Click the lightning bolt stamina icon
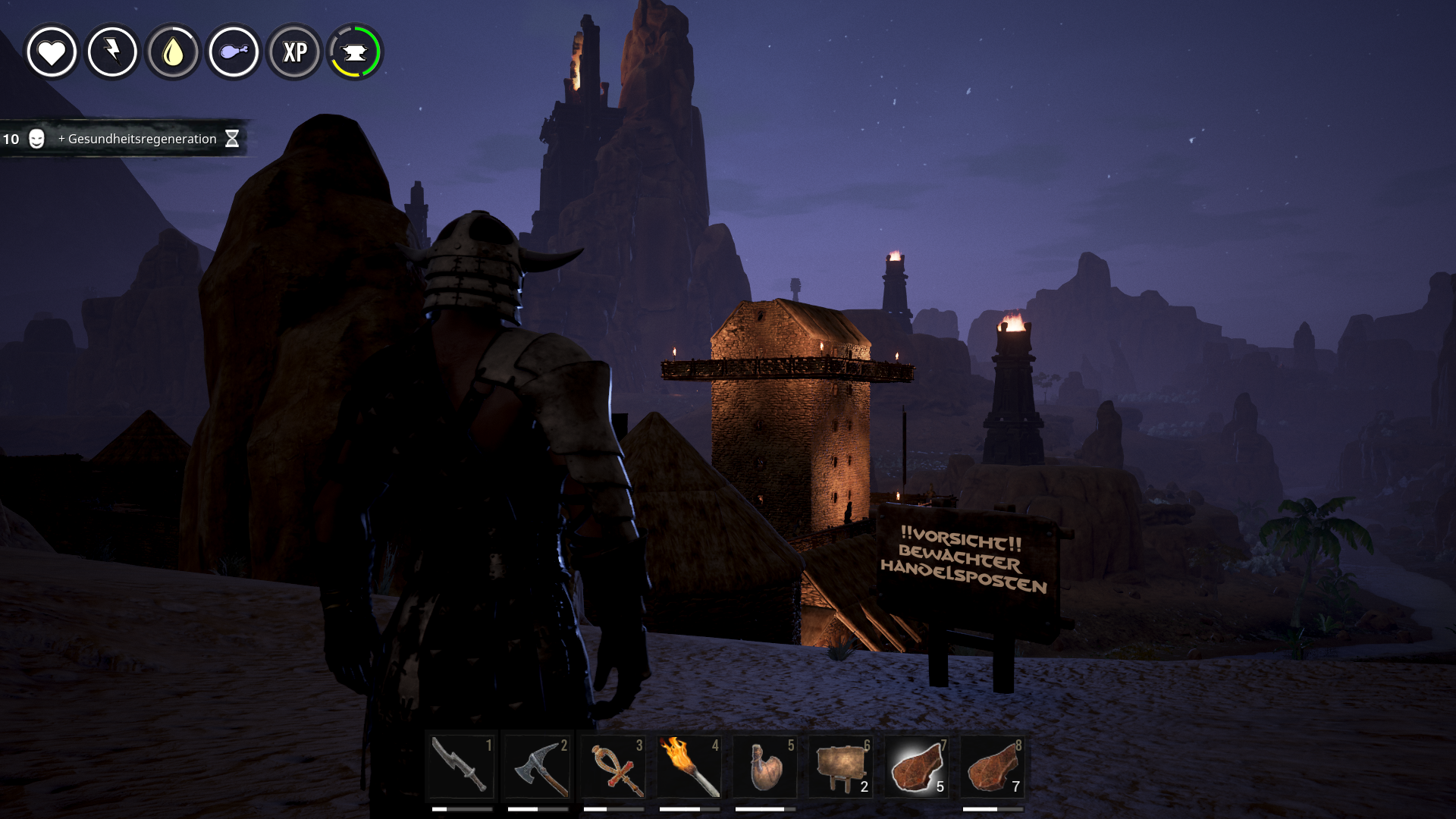 (112, 52)
